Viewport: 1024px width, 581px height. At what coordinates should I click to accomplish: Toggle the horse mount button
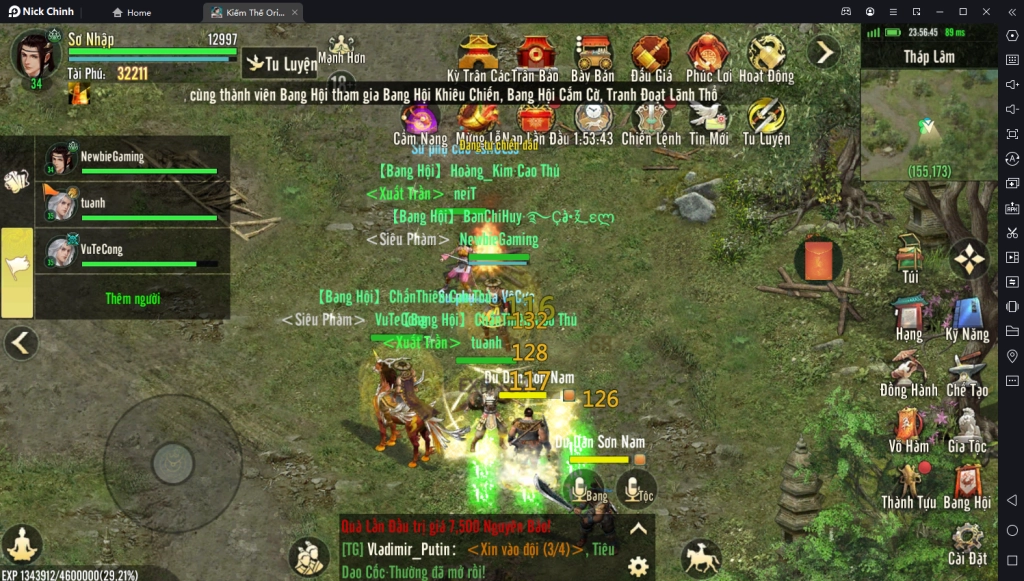tap(700, 558)
